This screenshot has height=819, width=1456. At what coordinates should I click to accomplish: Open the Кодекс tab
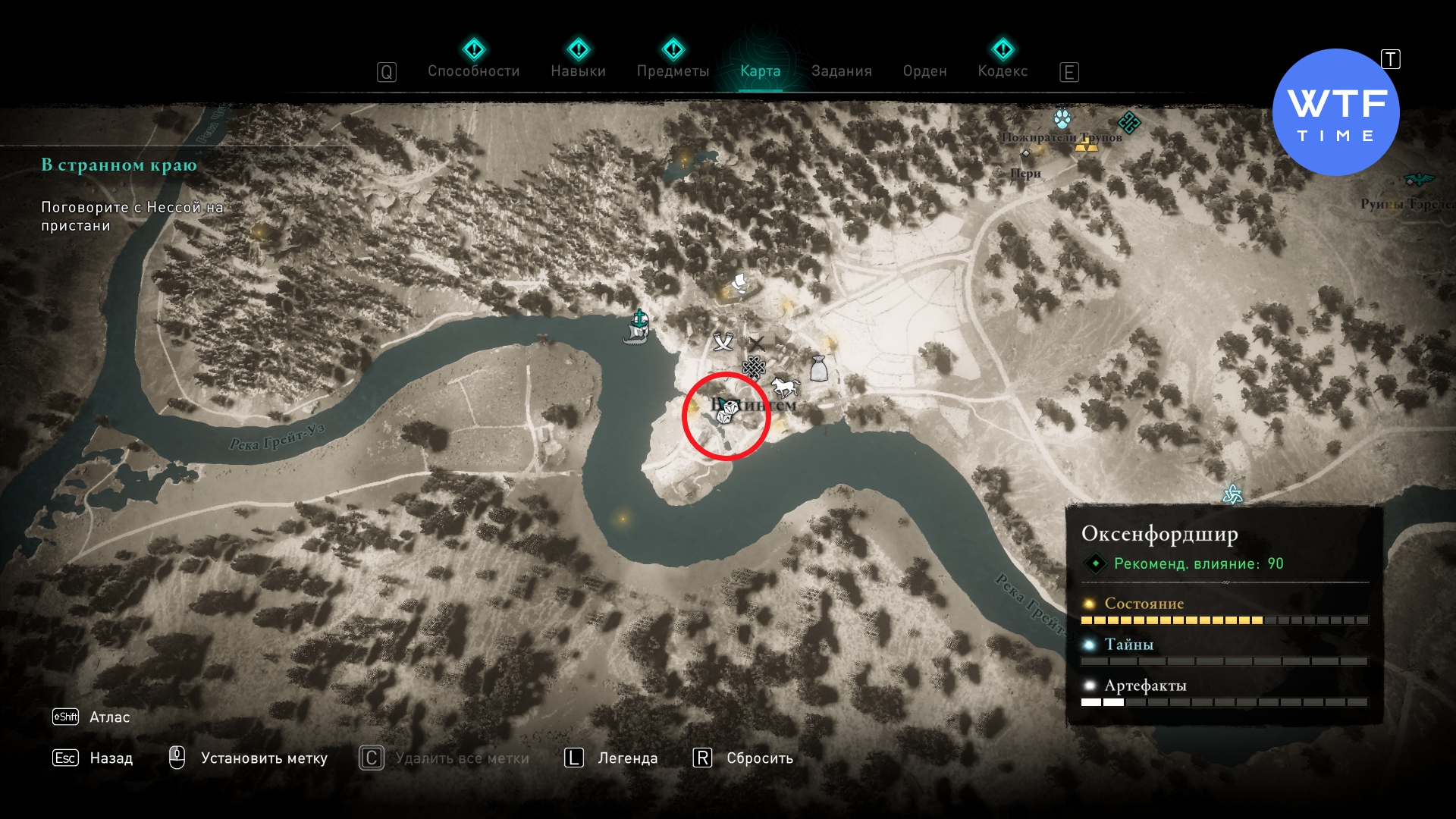click(x=1003, y=71)
